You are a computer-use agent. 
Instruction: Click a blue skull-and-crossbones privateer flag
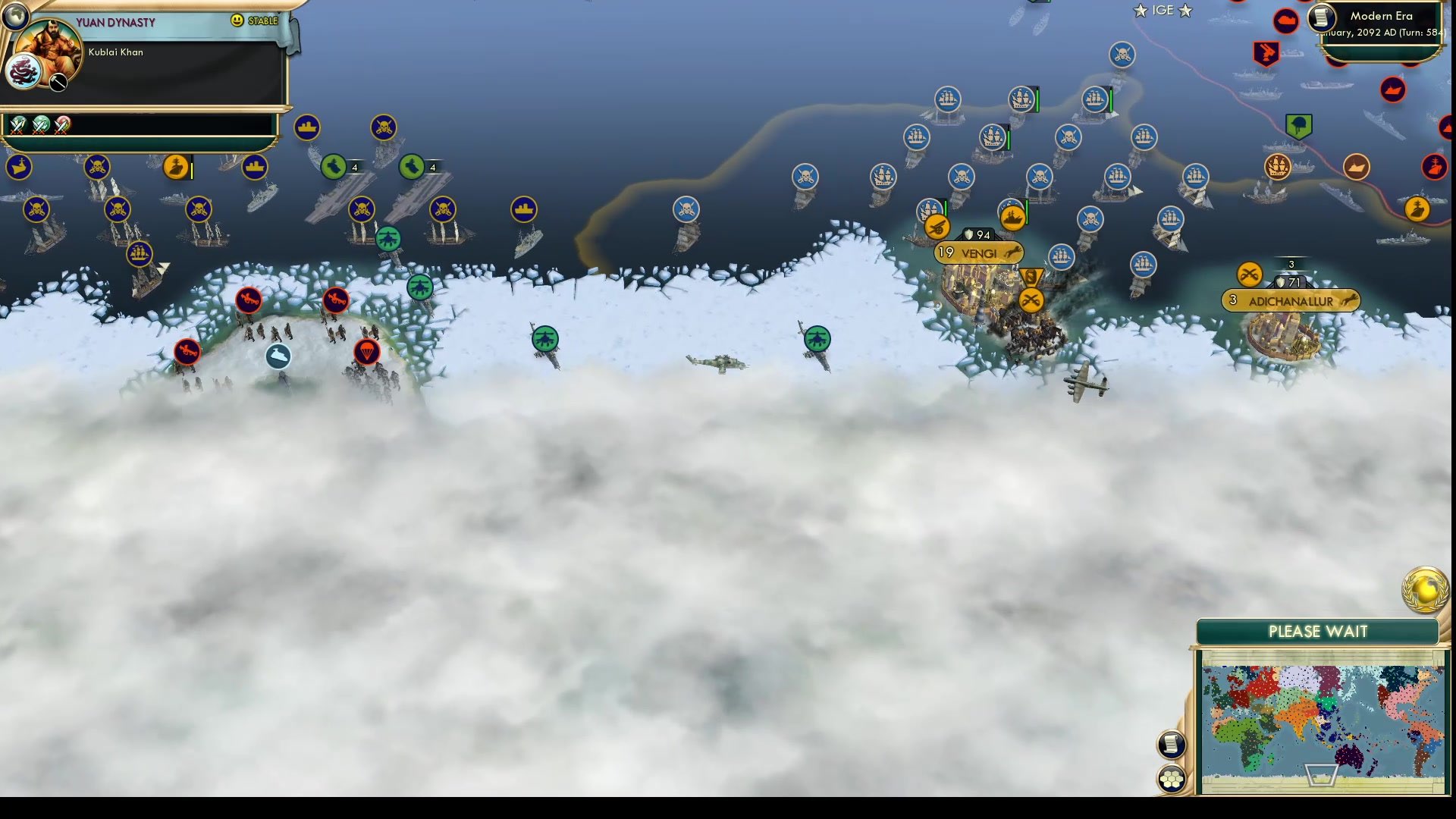[805, 177]
